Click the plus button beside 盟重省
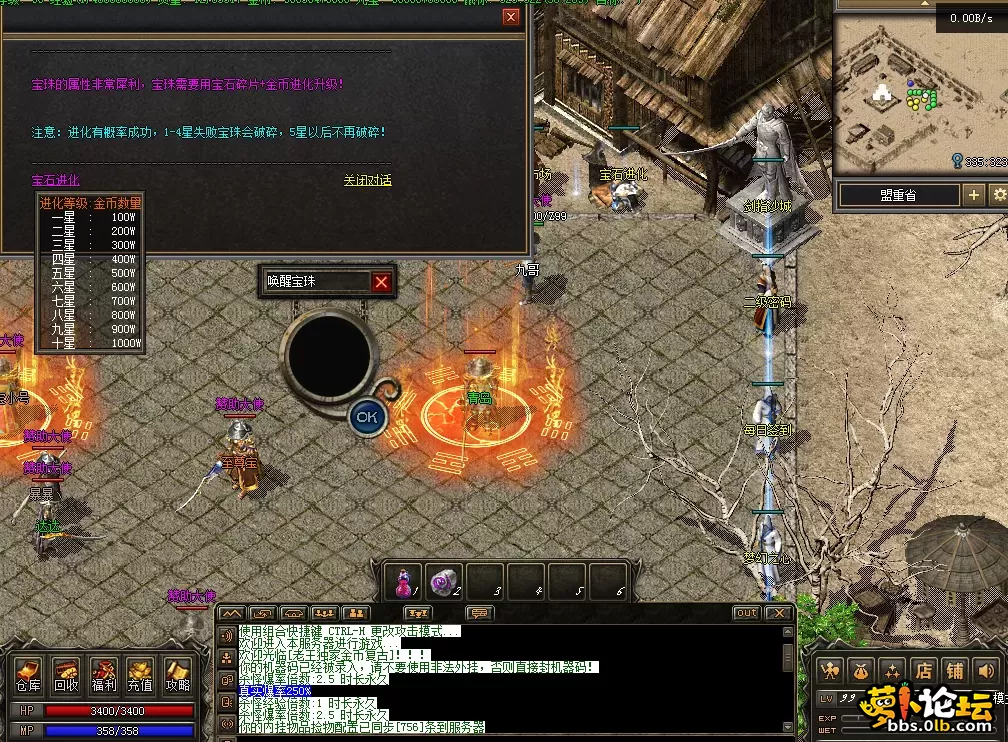The image size is (1008, 742). (x=973, y=195)
